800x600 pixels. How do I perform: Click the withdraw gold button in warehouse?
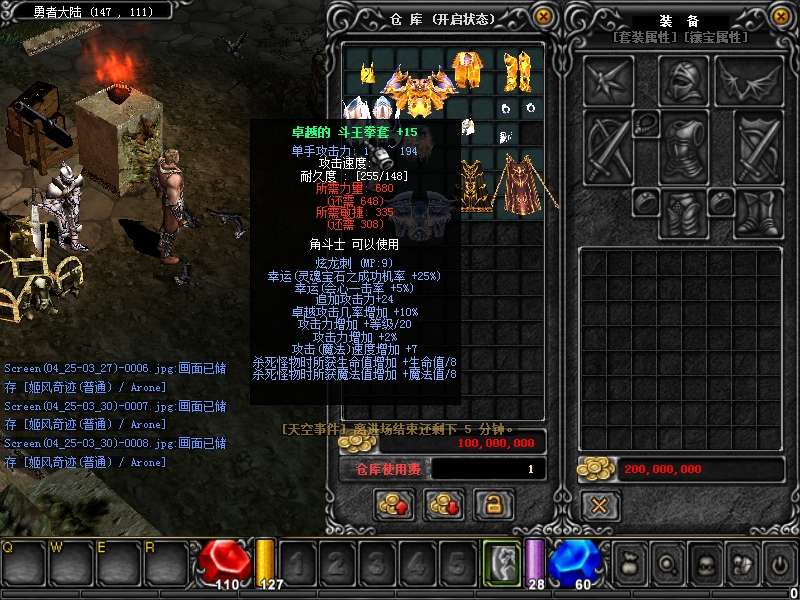tap(443, 505)
